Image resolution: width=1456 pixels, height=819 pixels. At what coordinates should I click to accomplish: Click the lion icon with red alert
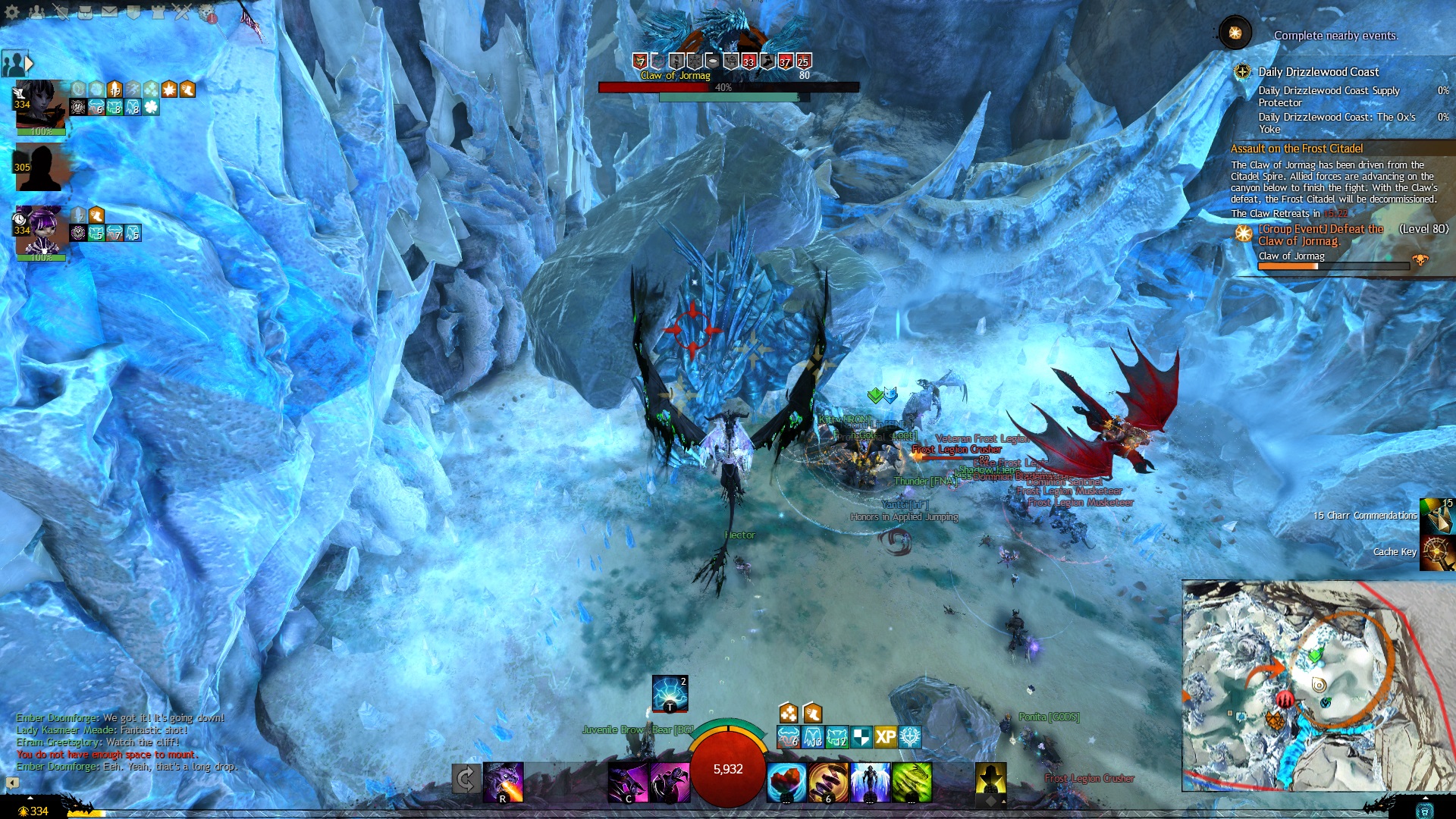tap(207, 12)
